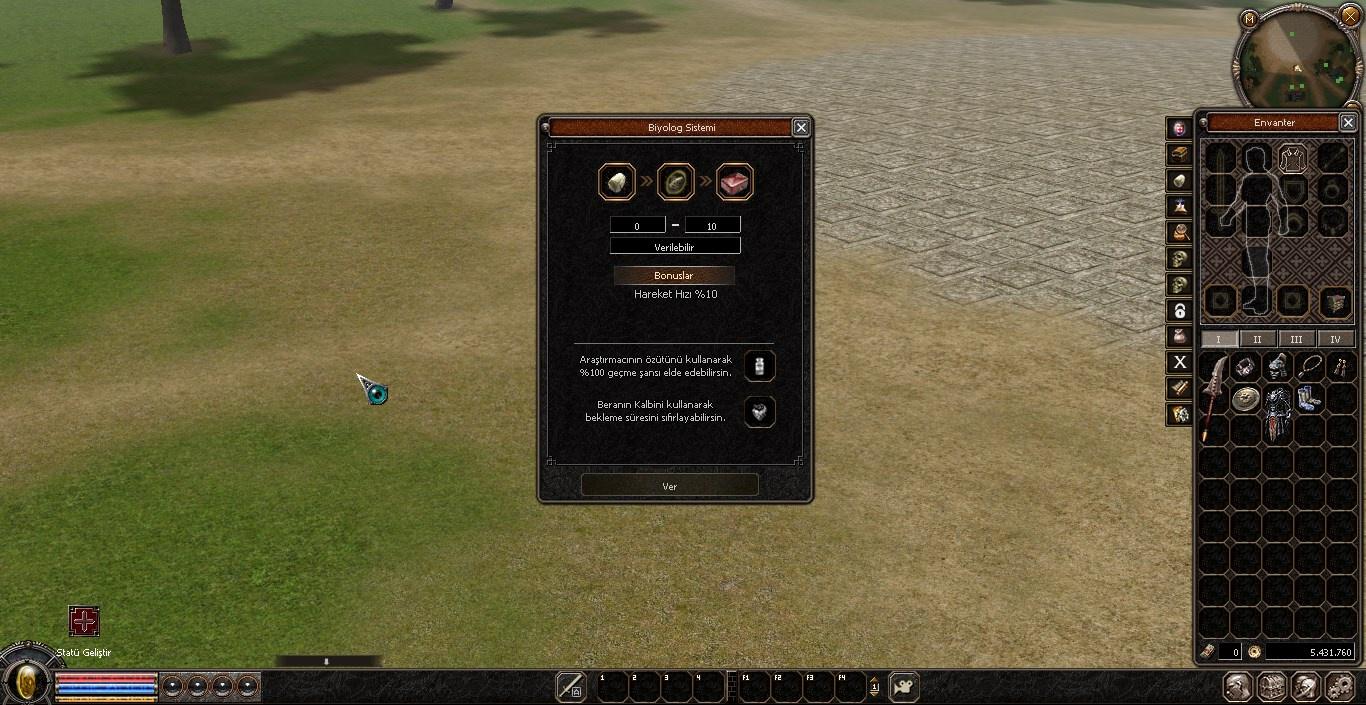Viewport: 1366px width, 705px height.
Task: Select the researcher's elixir bottle slot
Action: (x=760, y=366)
